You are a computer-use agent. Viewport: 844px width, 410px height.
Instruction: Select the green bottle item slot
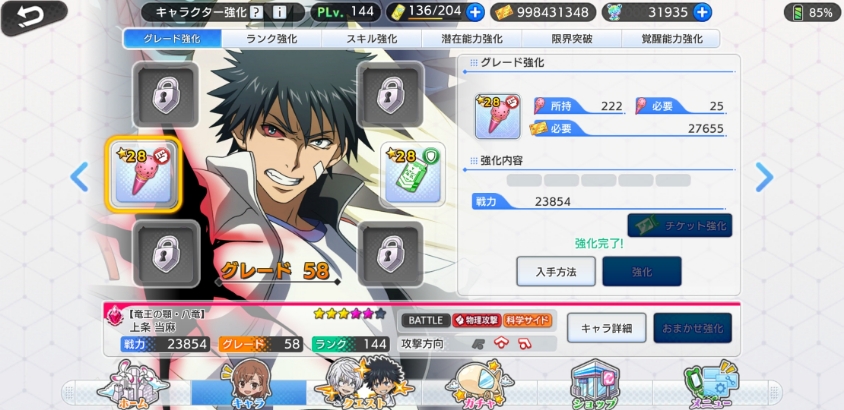(406, 174)
